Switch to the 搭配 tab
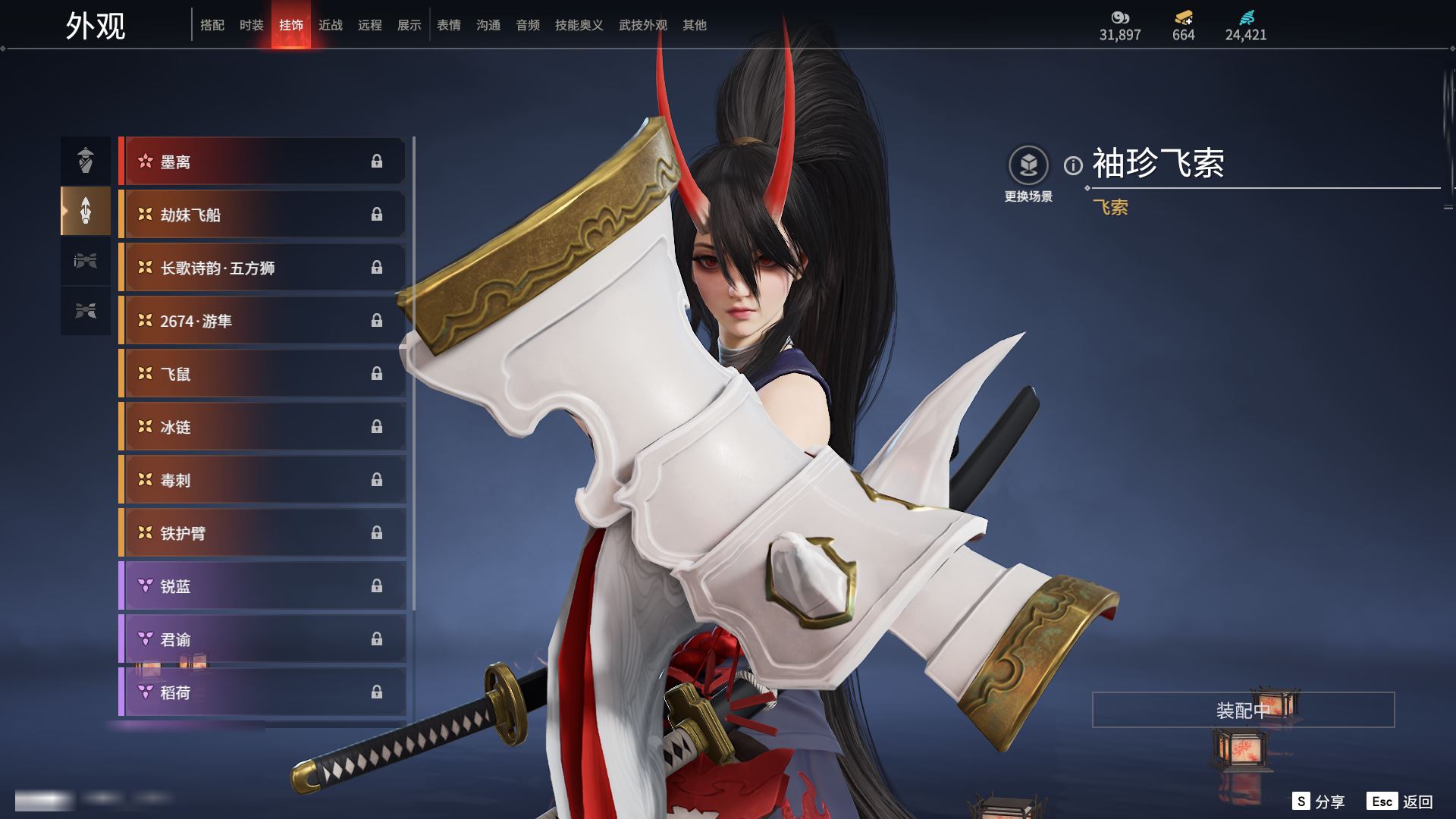This screenshot has height=819, width=1456. coord(212,25)
